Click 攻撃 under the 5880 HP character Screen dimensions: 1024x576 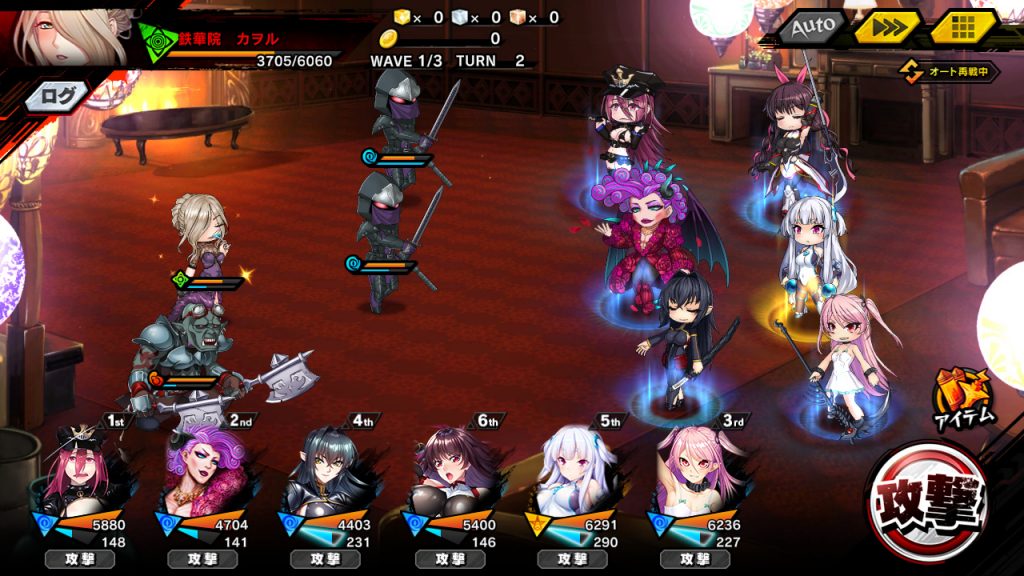pos(80,559)
